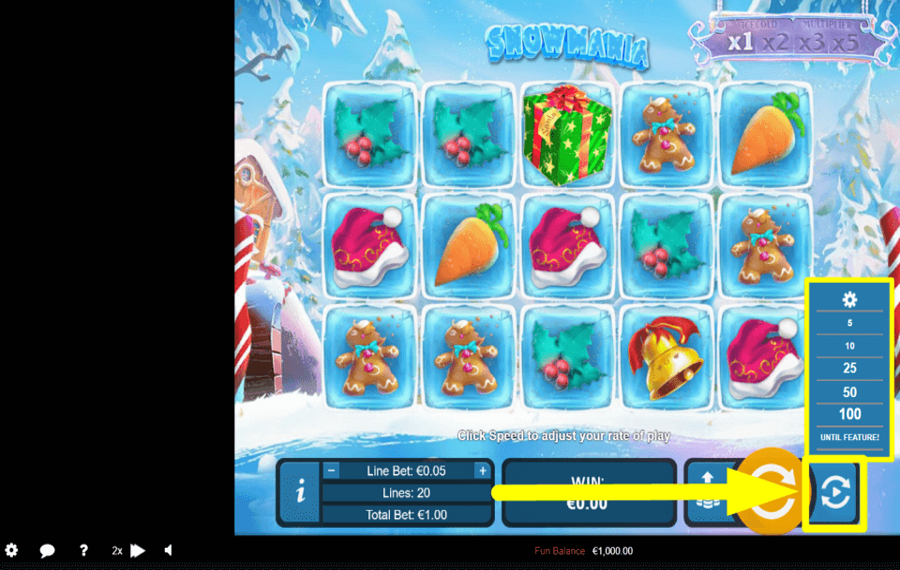Open the settings gear in bottom bar
This screenshot has width=900, height=570.
pyautogui.click(x=12, y=550)
